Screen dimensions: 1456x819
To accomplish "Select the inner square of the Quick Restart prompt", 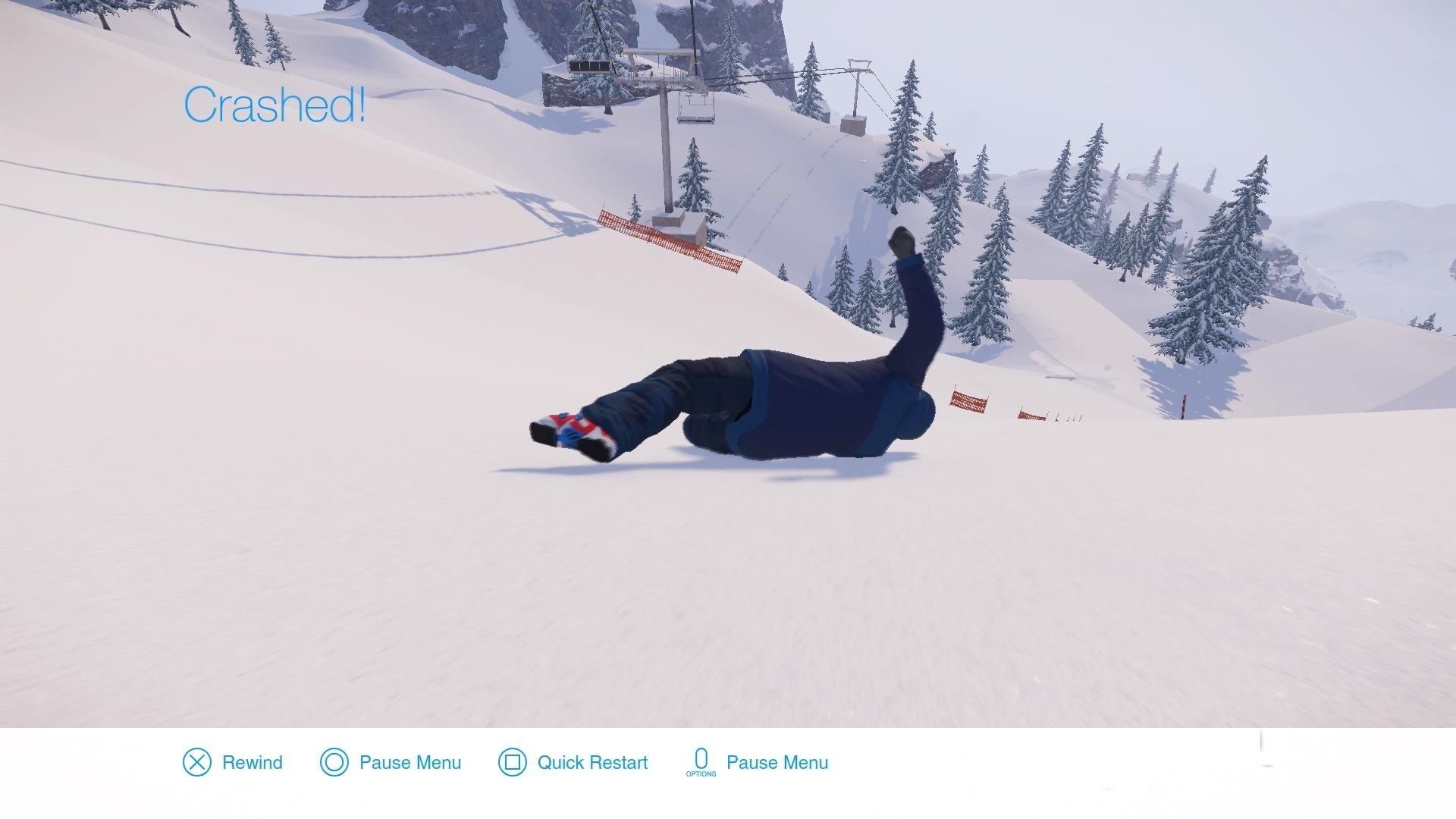I will [x=513, y=763].
